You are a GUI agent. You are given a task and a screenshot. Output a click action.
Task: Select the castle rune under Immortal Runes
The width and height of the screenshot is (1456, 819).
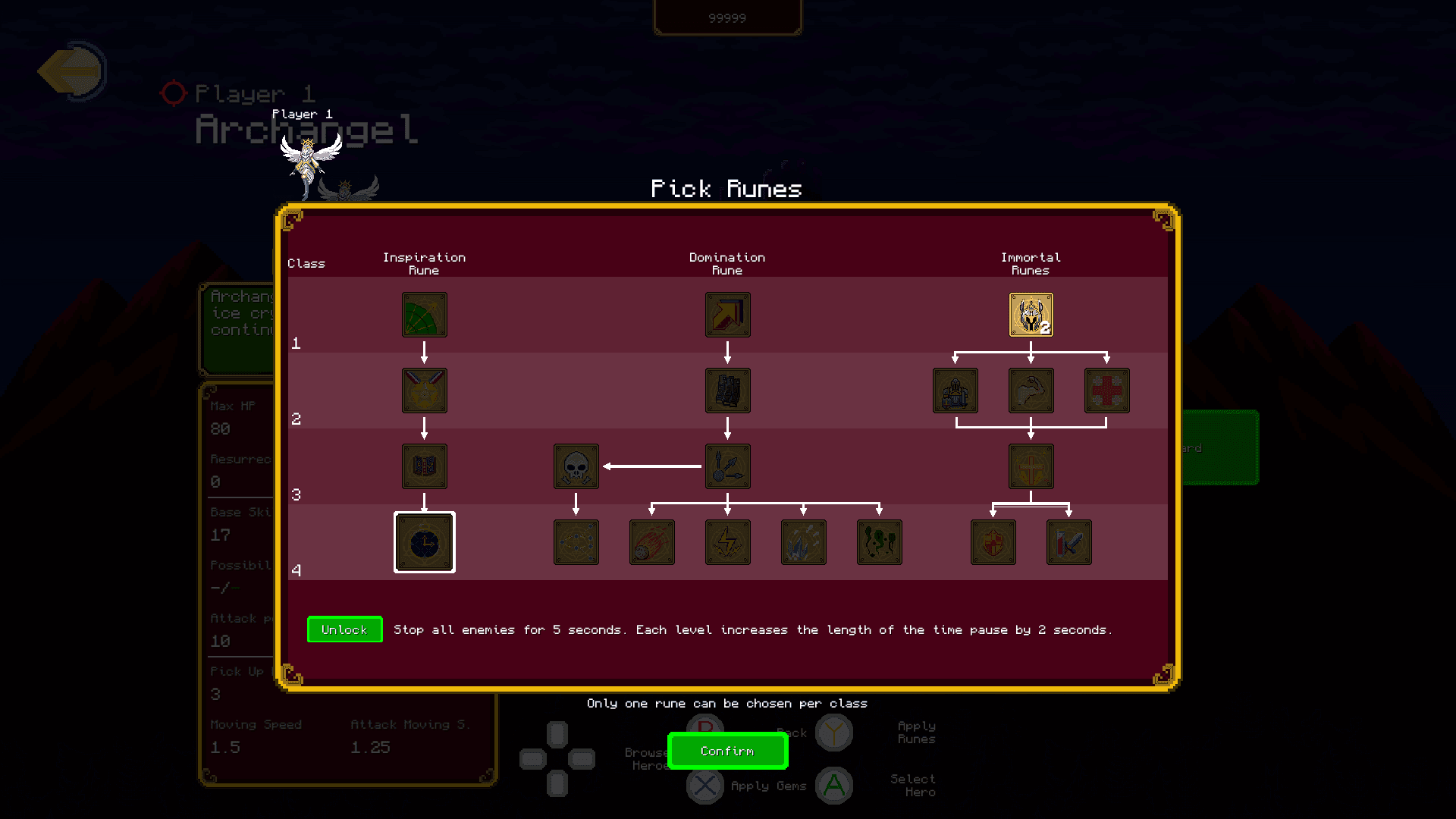click(x=955, y=391)
